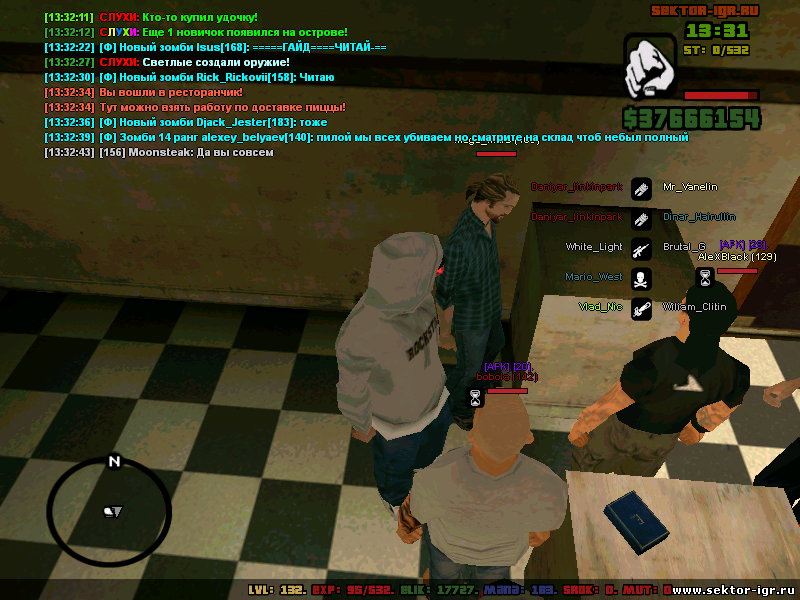Select the rifle icon in White_Light's kill row
This screenshot has width=800, height=600.
tap(641, 247)
